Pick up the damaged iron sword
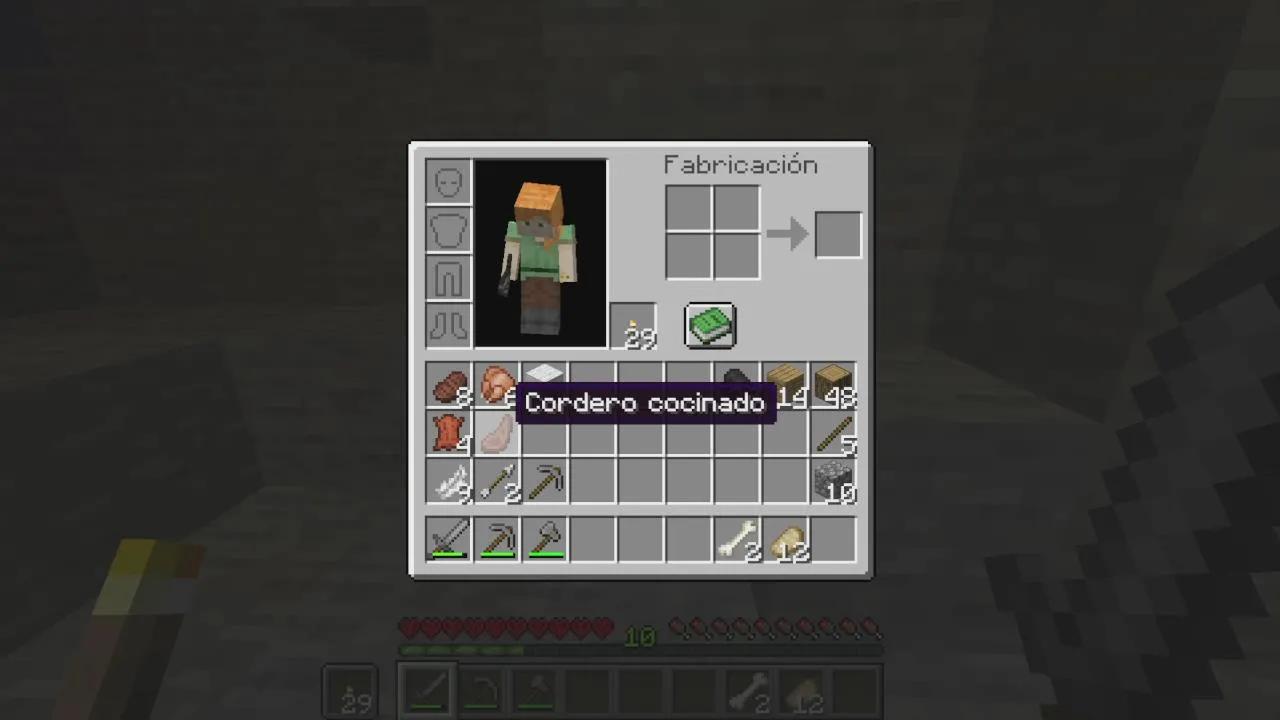 (448, 539)
